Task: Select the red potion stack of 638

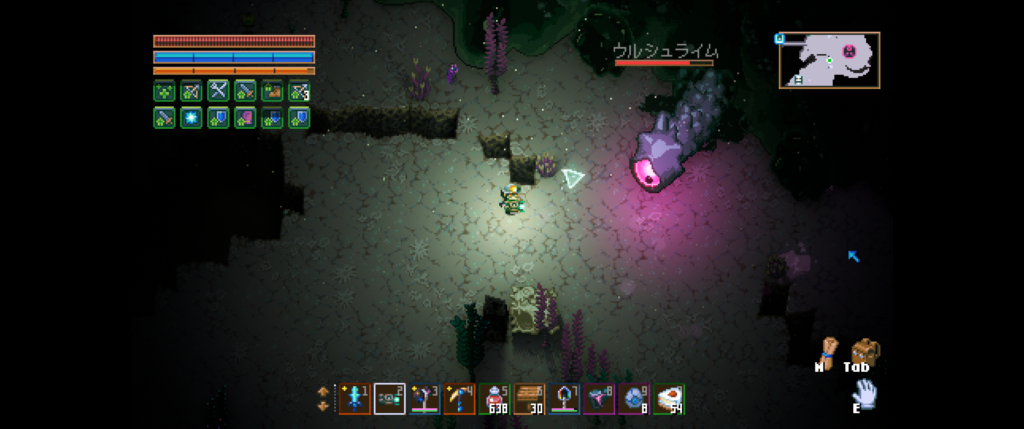Action: coord(494,399)
